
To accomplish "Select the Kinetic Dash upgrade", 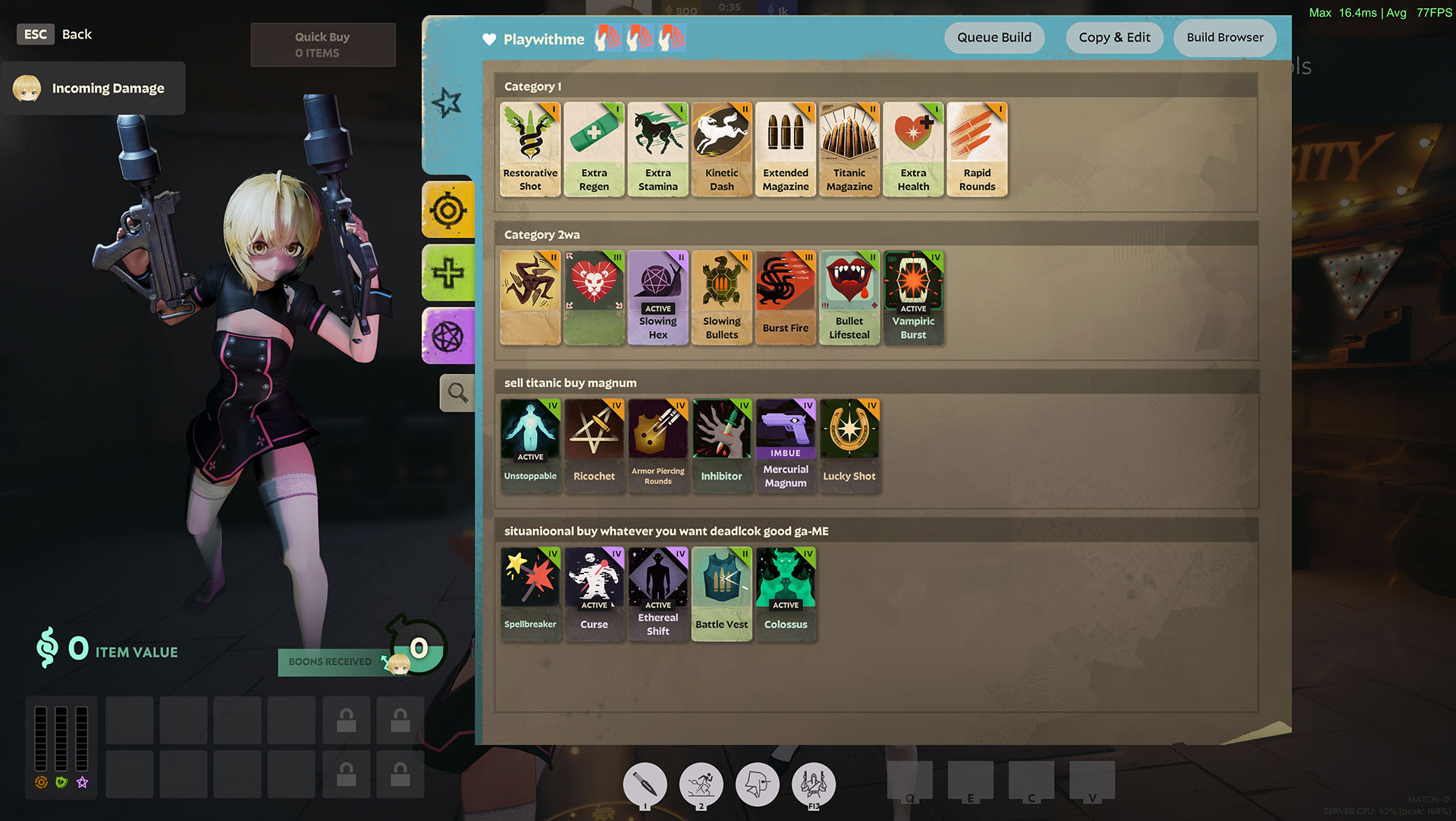I will (x=721, y=148).
